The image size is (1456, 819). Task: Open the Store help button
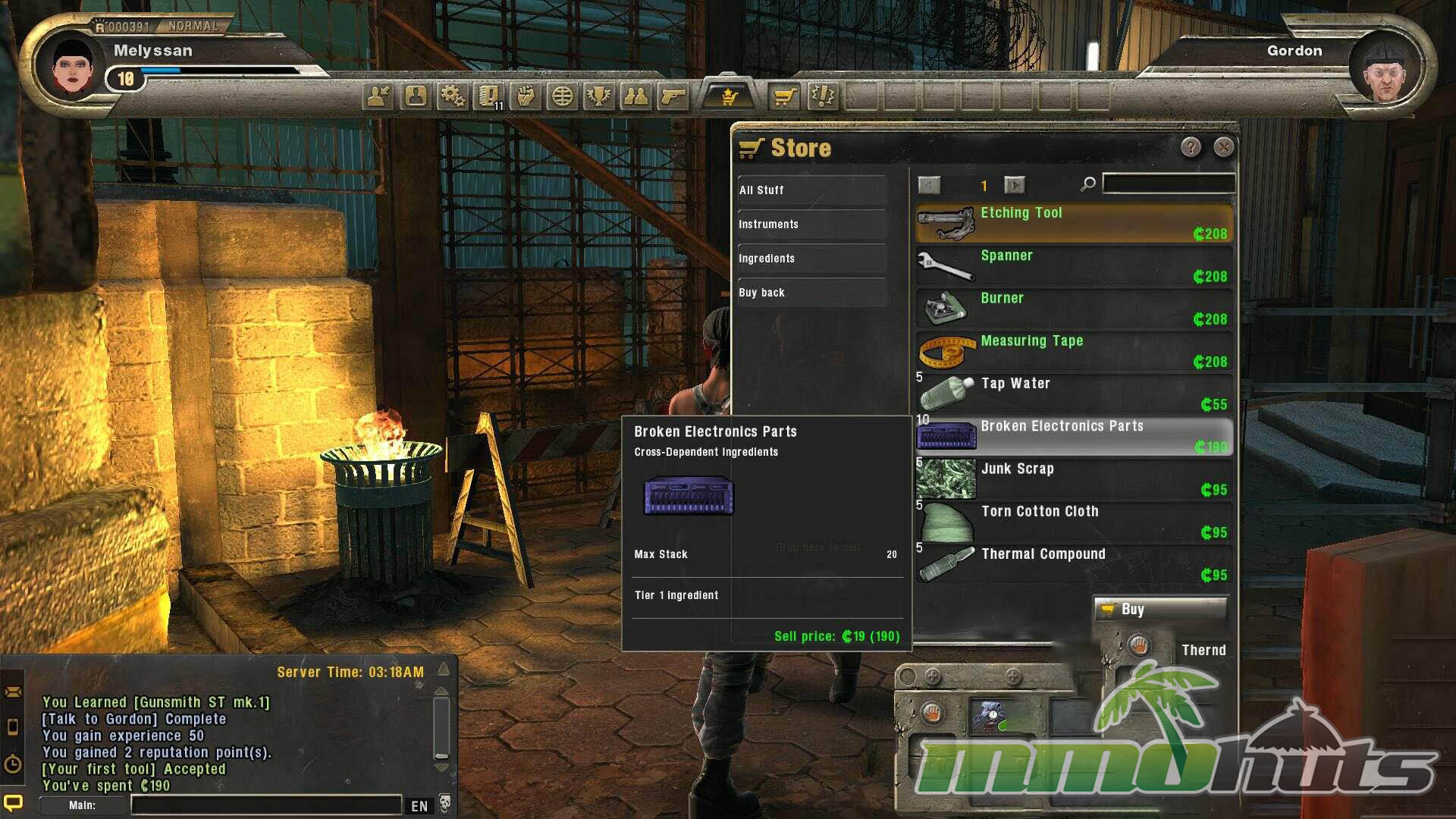pyautogui.click(x=1191, y=147)
